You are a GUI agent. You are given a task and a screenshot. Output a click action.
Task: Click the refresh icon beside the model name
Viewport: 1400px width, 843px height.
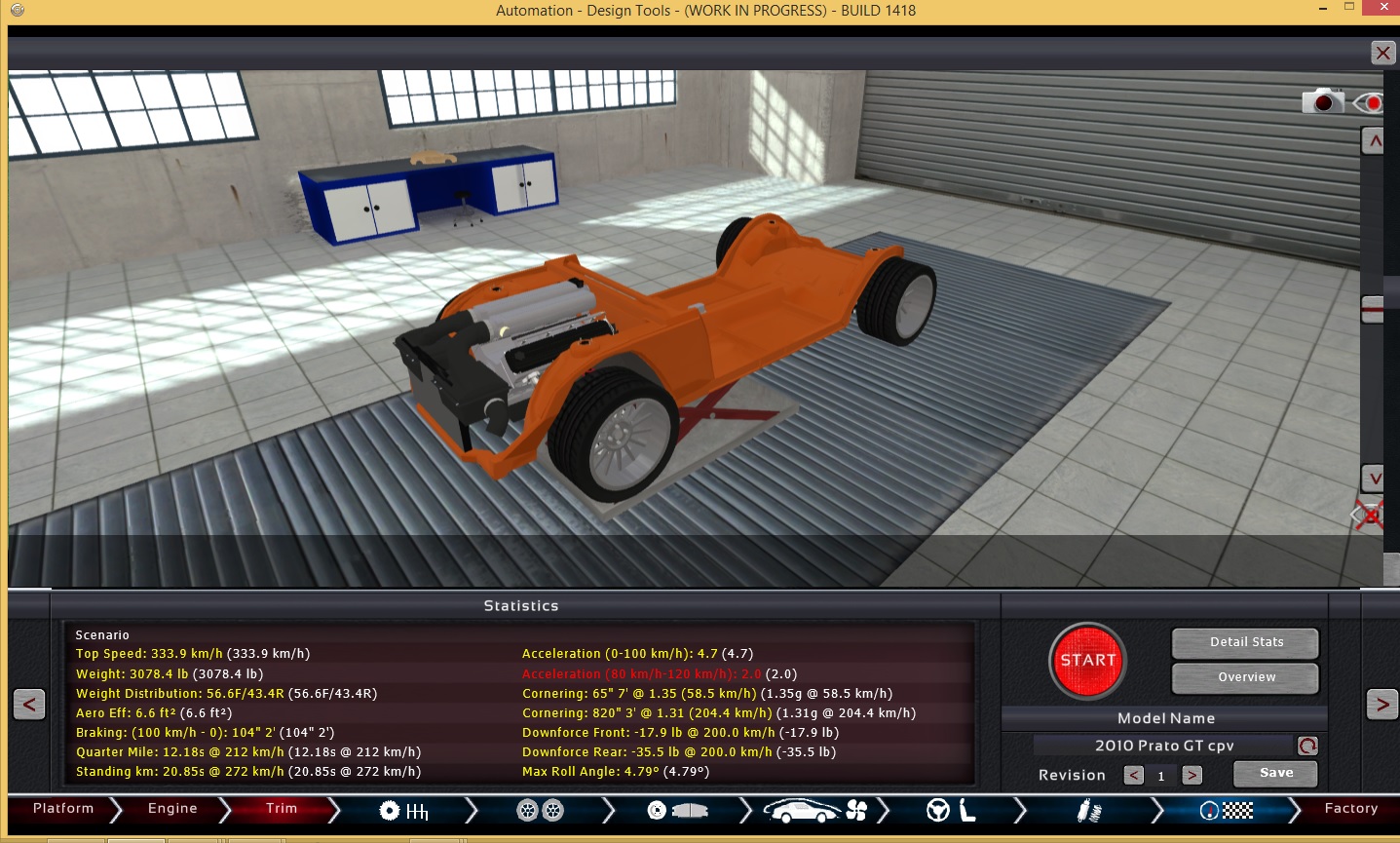(1305, 745)
